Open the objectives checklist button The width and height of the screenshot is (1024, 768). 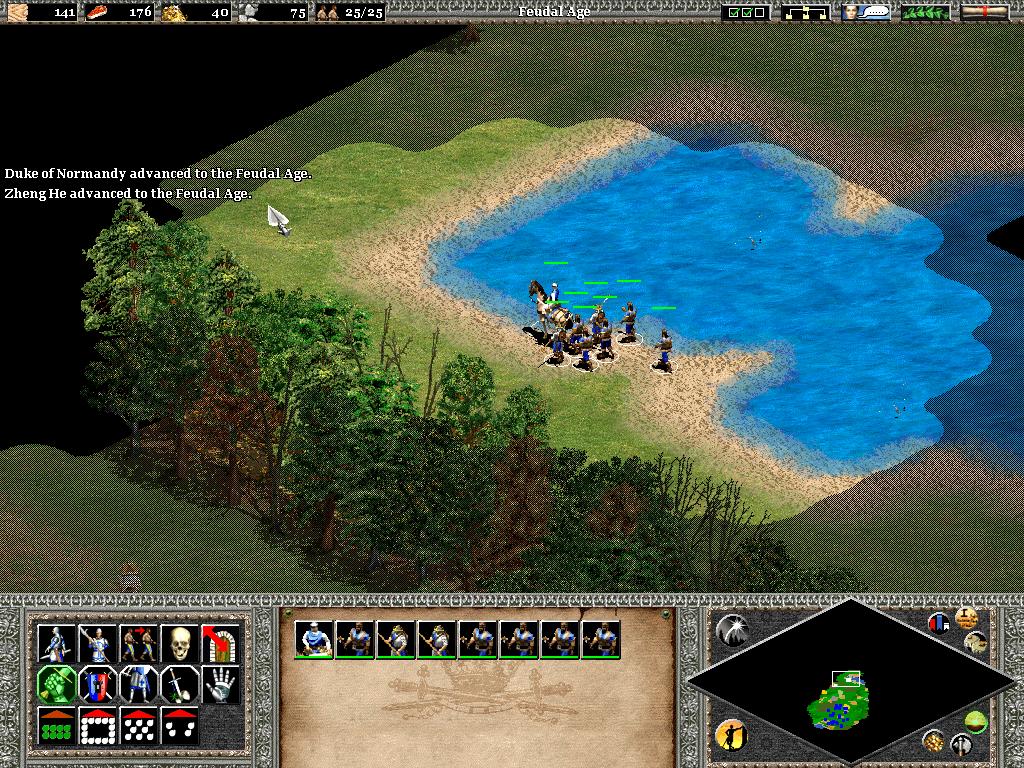[x=745, y=13]
